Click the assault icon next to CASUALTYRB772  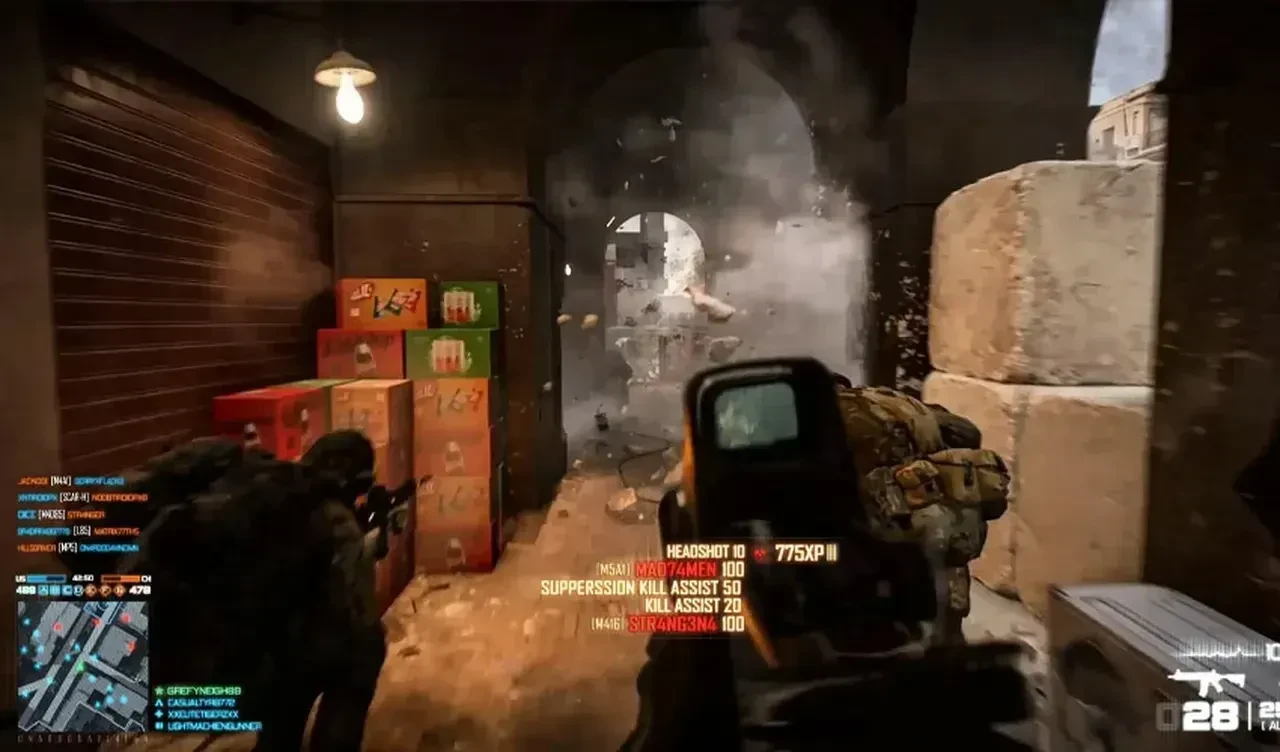[158, 702]
